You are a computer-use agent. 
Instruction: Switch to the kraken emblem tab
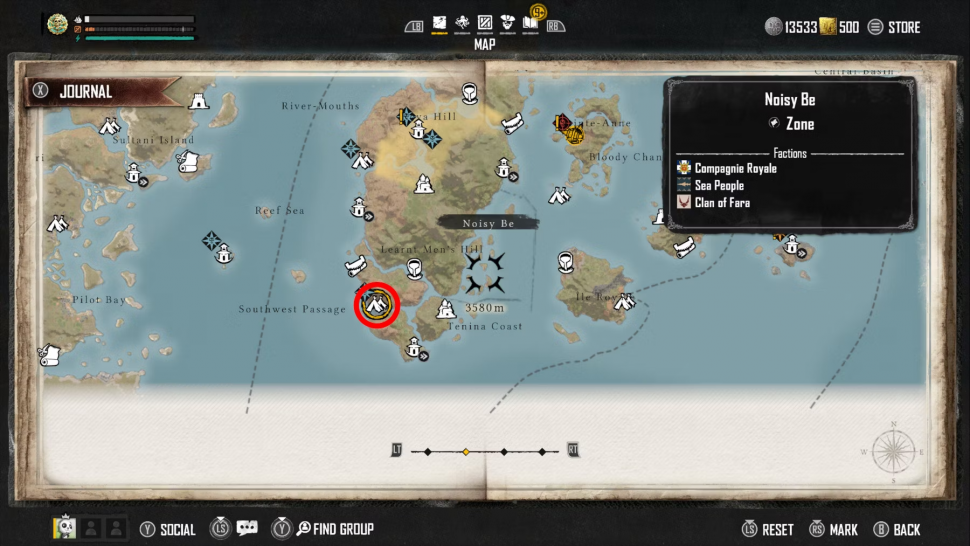[x=462, y=24]
